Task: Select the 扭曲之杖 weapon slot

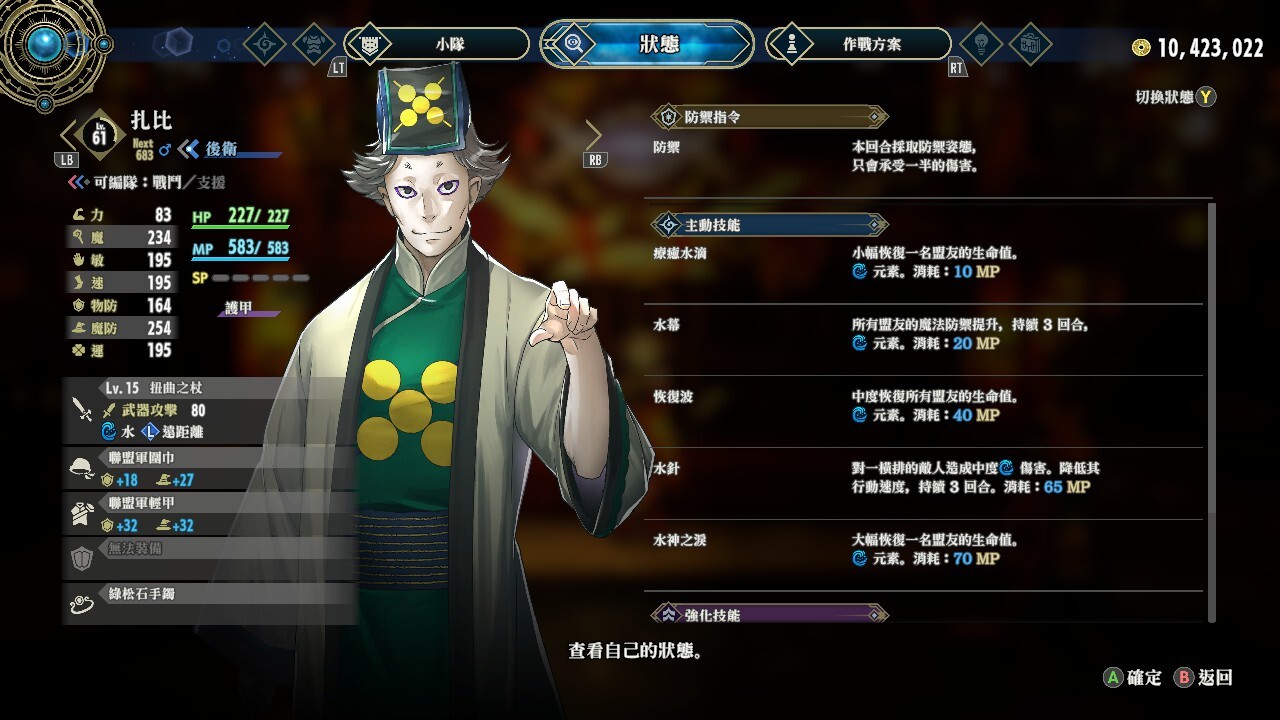Action: coord(210,410)
